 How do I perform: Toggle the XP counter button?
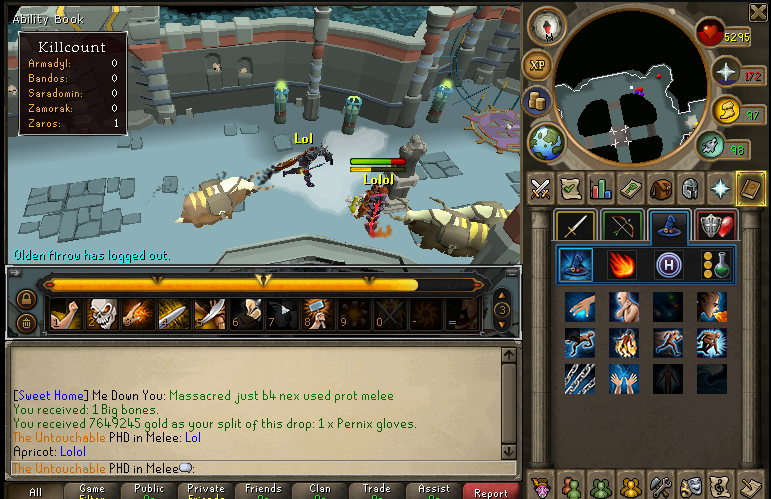[537, 65]
